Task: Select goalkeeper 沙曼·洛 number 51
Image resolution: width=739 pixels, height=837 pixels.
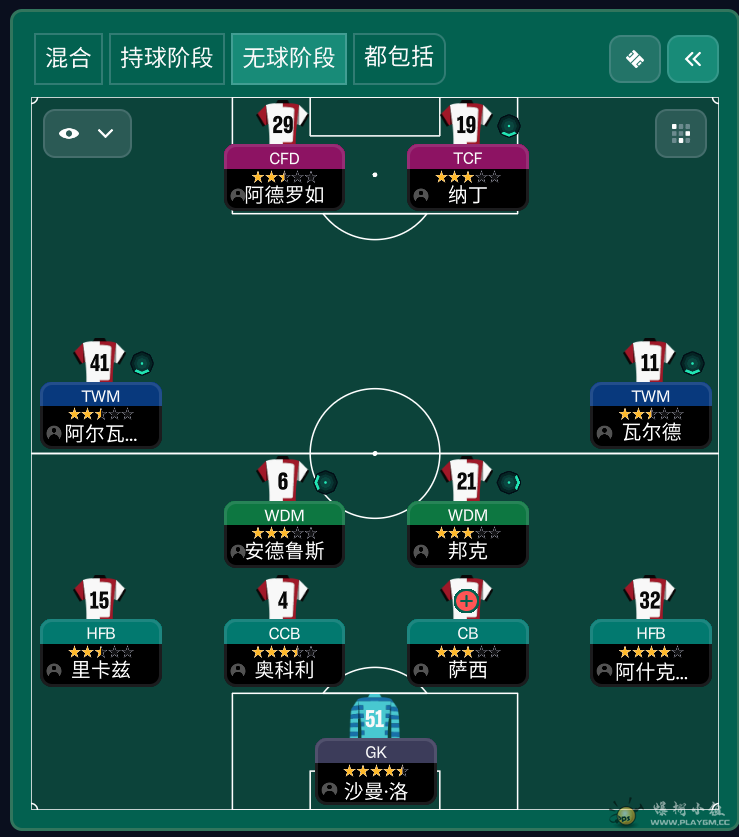Action: pyautogui.click(x=375, y=770)
